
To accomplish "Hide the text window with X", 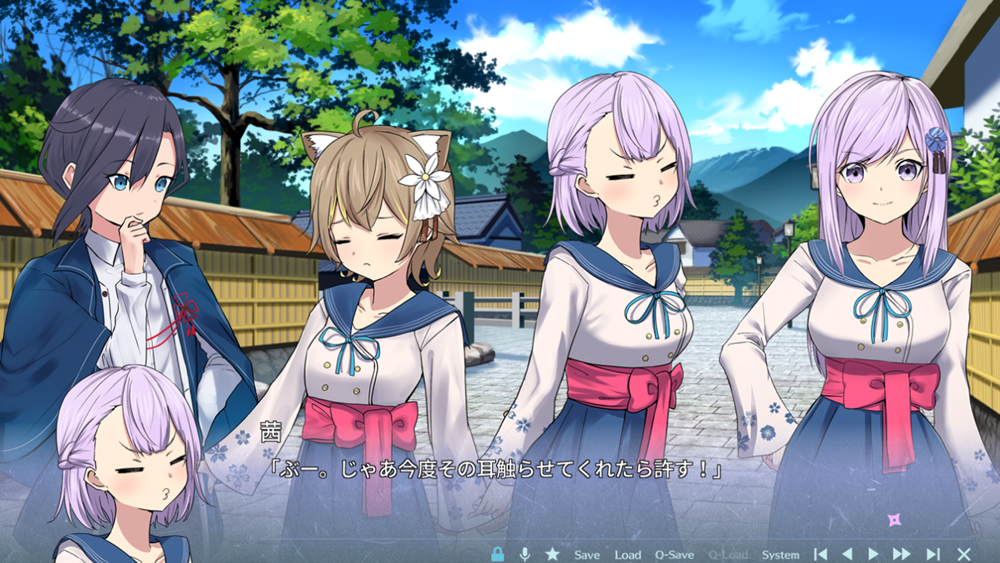I will pos(964,554).
